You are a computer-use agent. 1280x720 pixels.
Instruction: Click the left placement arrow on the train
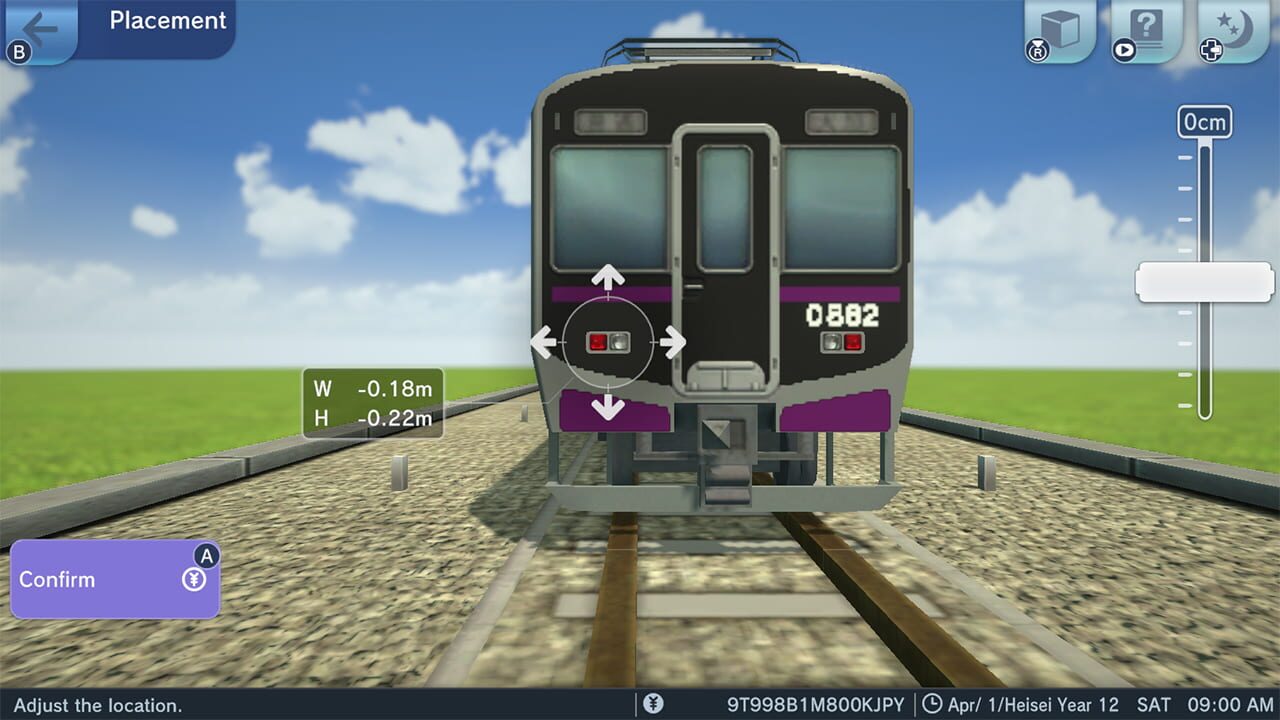(x=543, y=342)
